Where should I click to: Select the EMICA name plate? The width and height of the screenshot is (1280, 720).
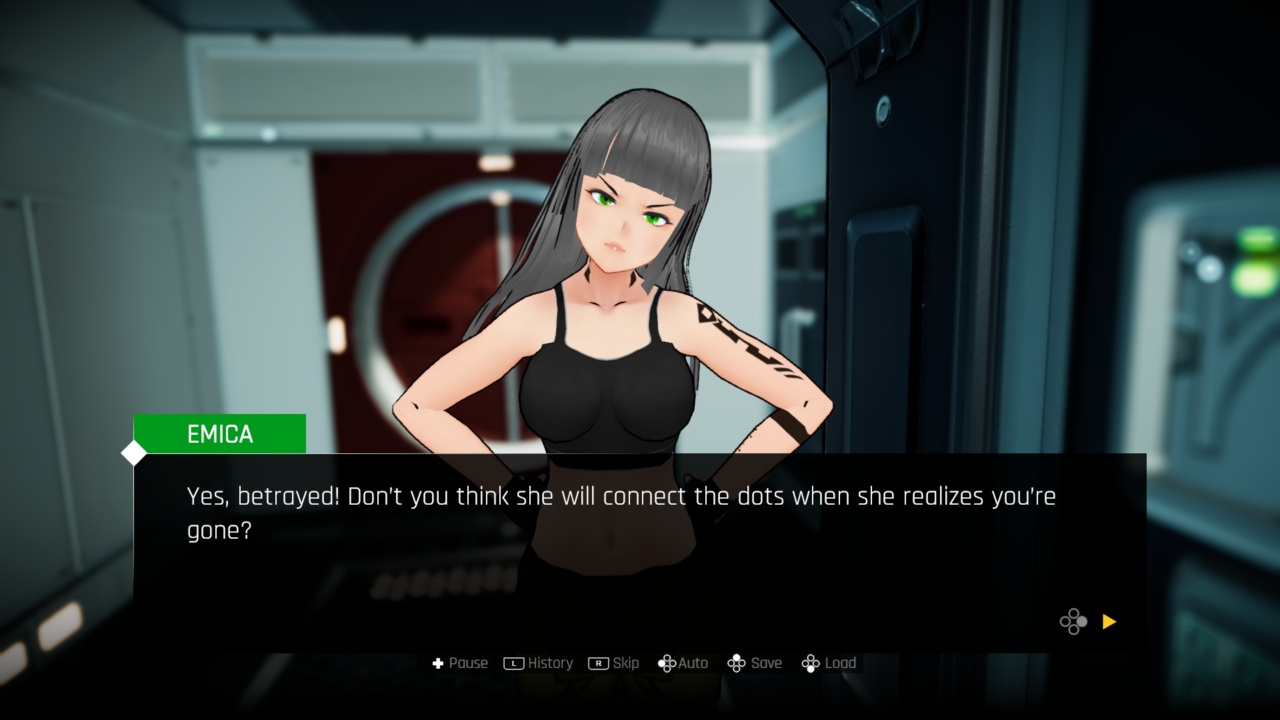point(218,433)
